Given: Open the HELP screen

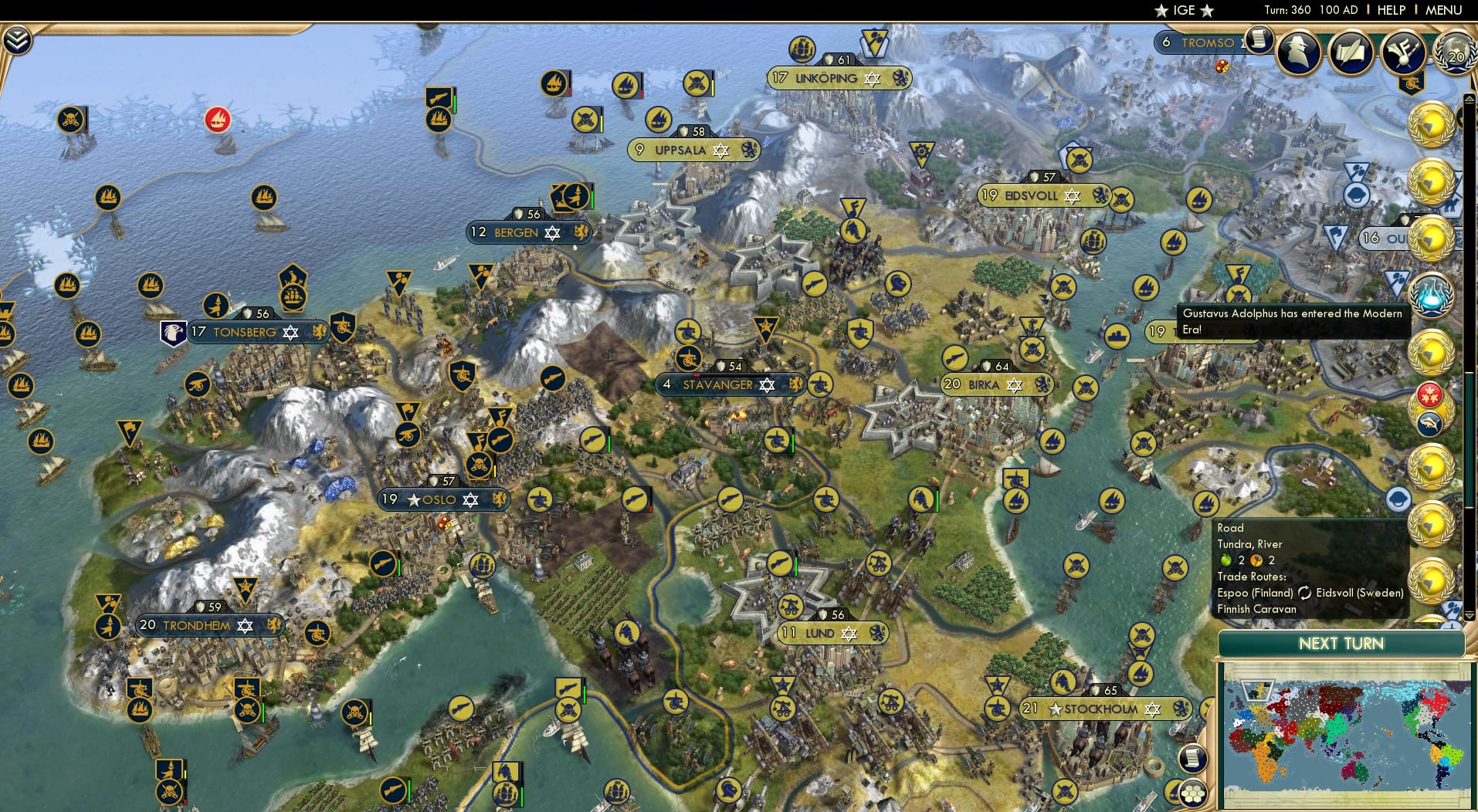Looking at the screenshot, I should [x=1392, y=10].
